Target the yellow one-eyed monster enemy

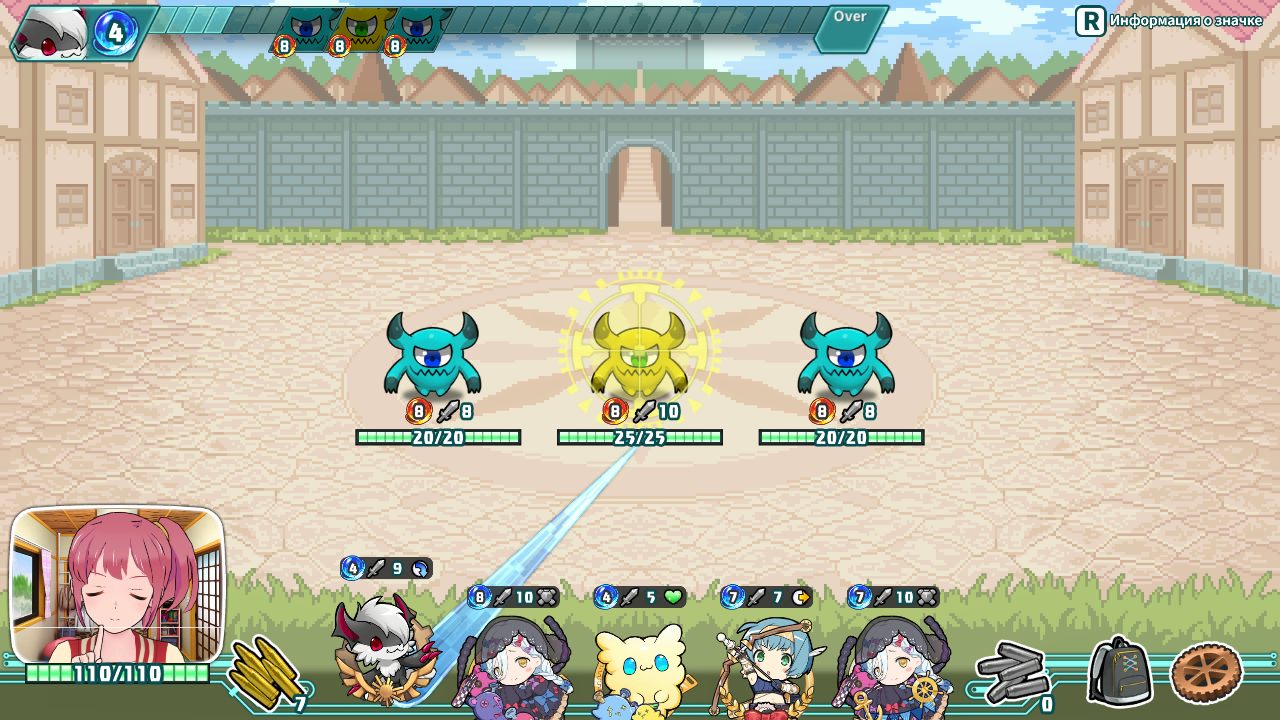pos(639,355)
